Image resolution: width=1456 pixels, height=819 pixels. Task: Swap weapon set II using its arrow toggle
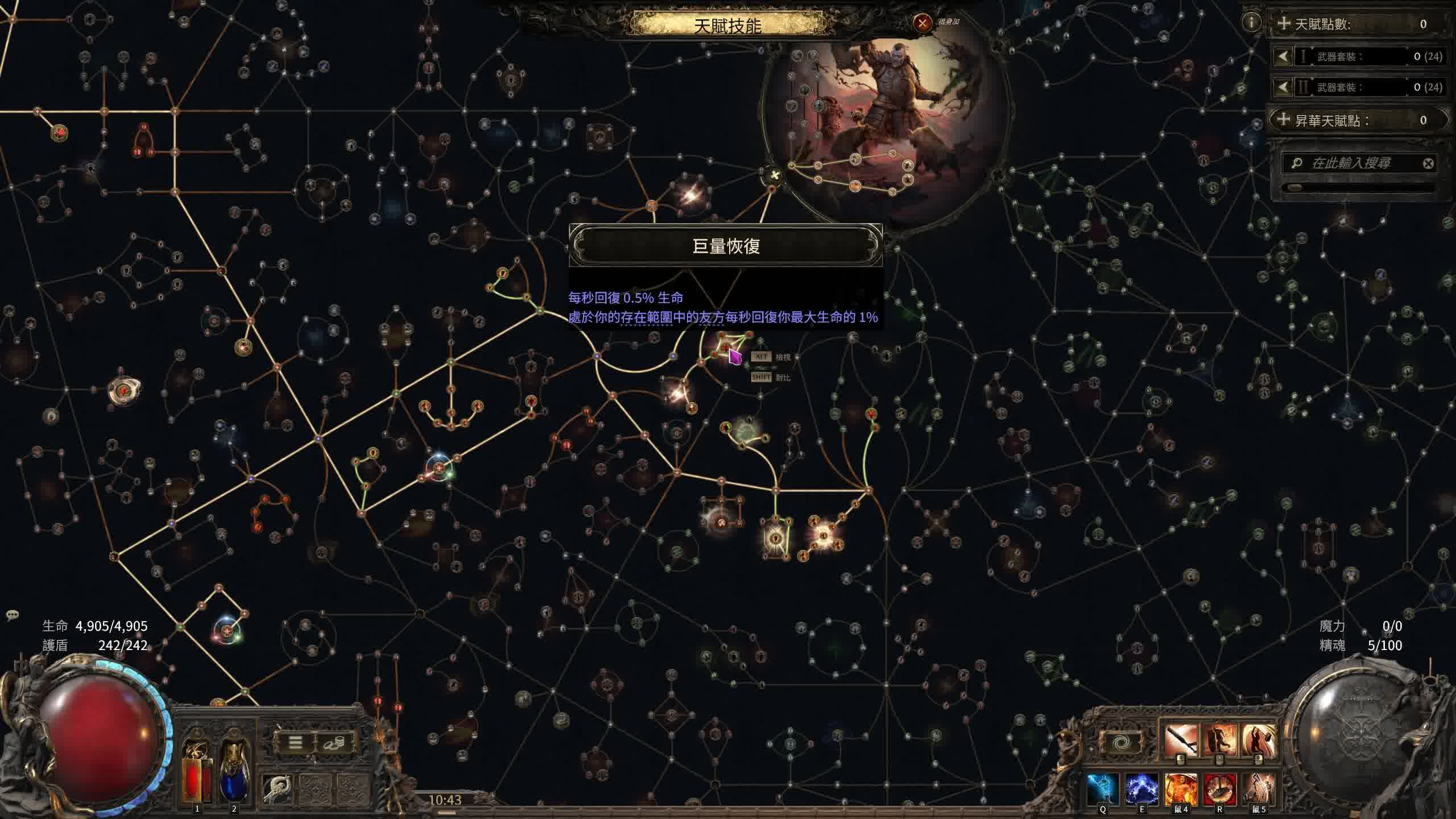click(x=1284, y=88)
